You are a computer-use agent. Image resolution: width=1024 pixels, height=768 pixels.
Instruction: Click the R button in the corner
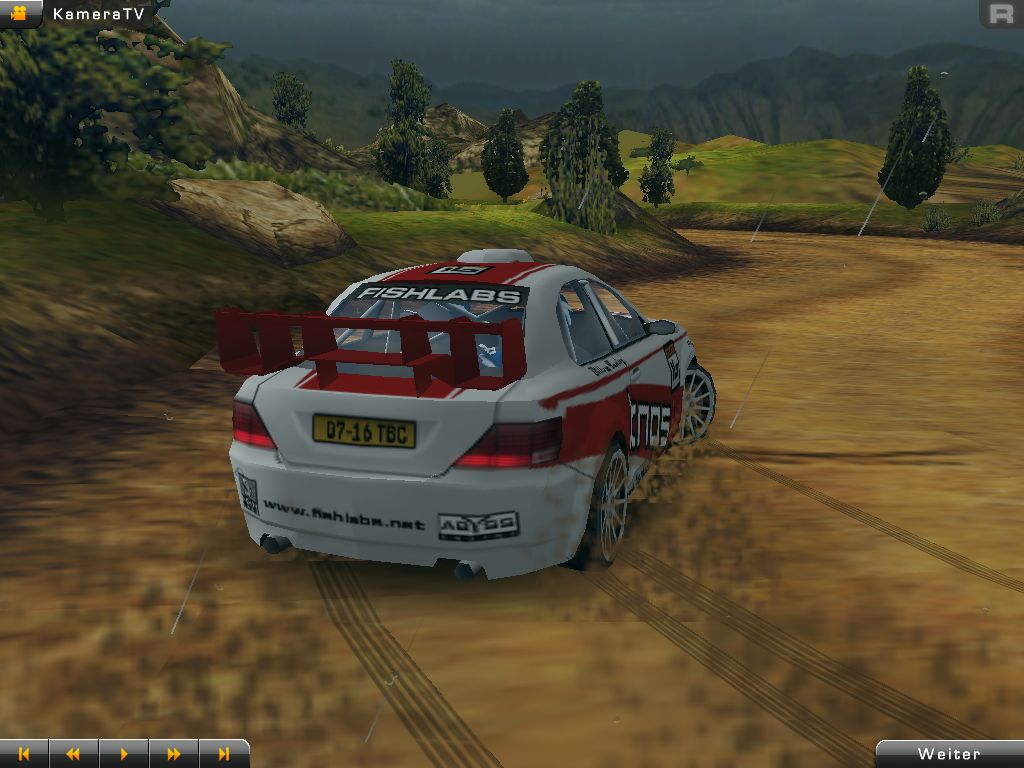click(1000, 14)
